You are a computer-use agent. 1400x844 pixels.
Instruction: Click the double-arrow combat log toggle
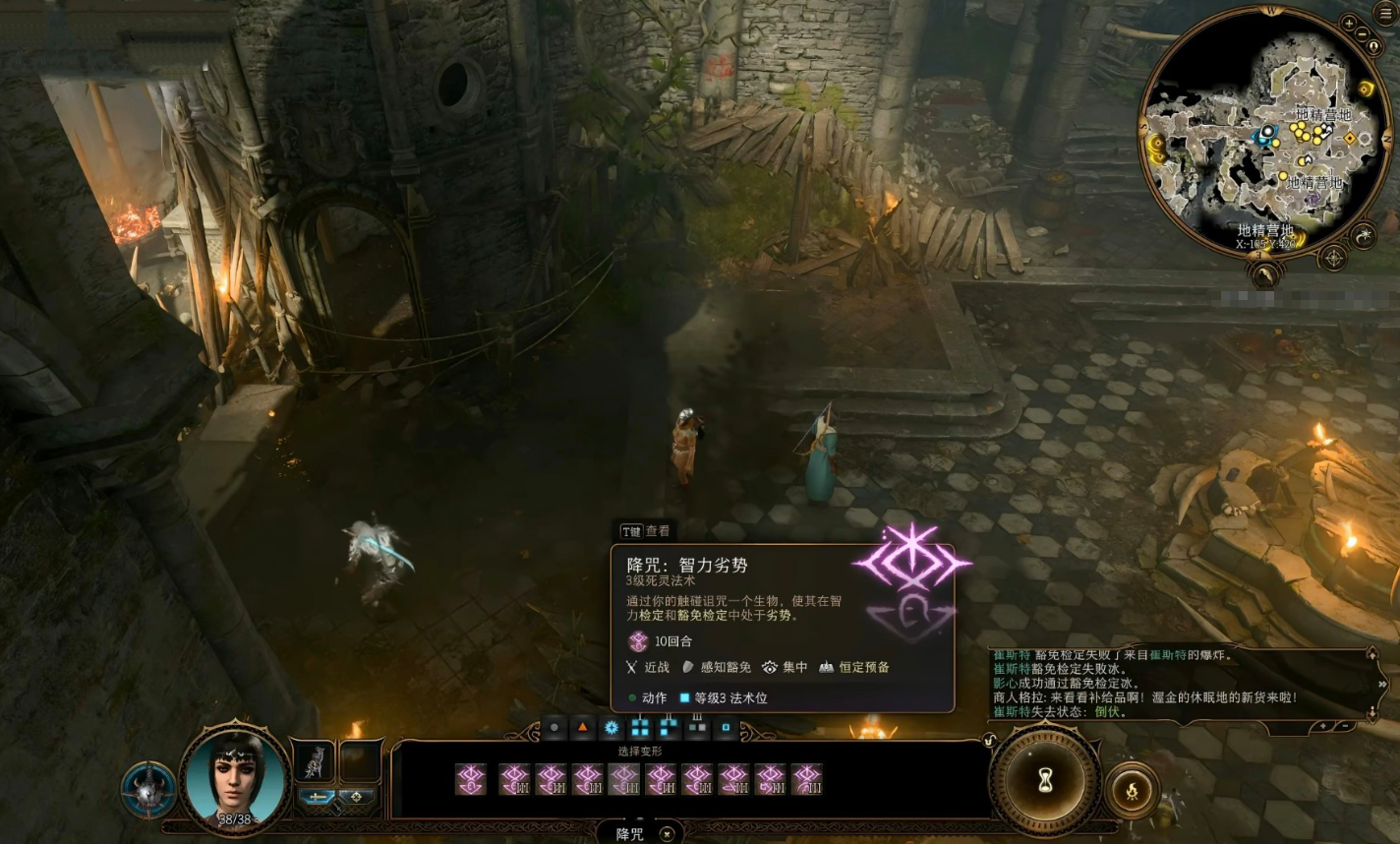coord(1381,685)
